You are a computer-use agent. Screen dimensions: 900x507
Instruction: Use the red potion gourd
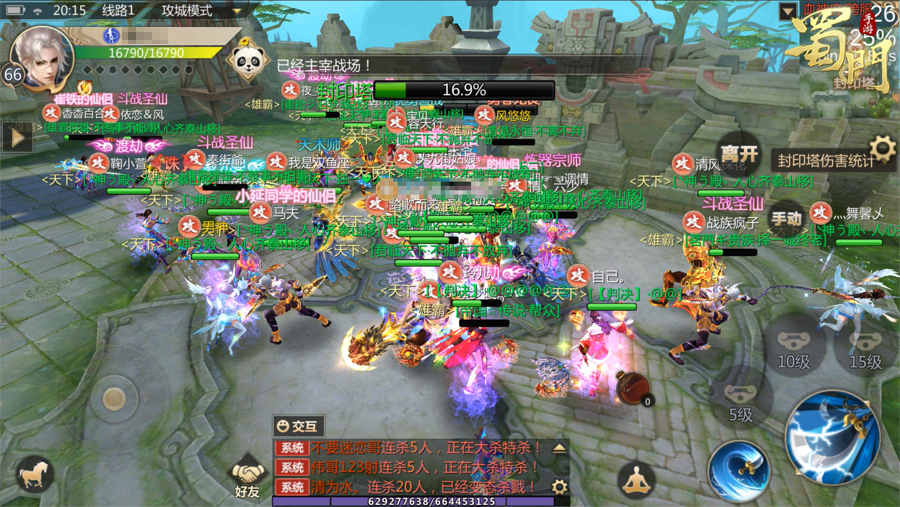tap(633, 388)
